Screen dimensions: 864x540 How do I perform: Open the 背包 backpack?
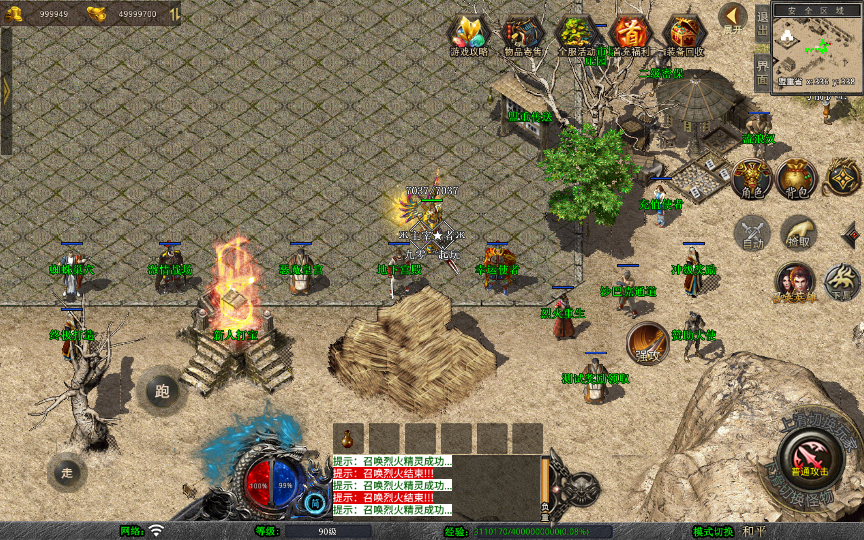[x=797, y=178]
